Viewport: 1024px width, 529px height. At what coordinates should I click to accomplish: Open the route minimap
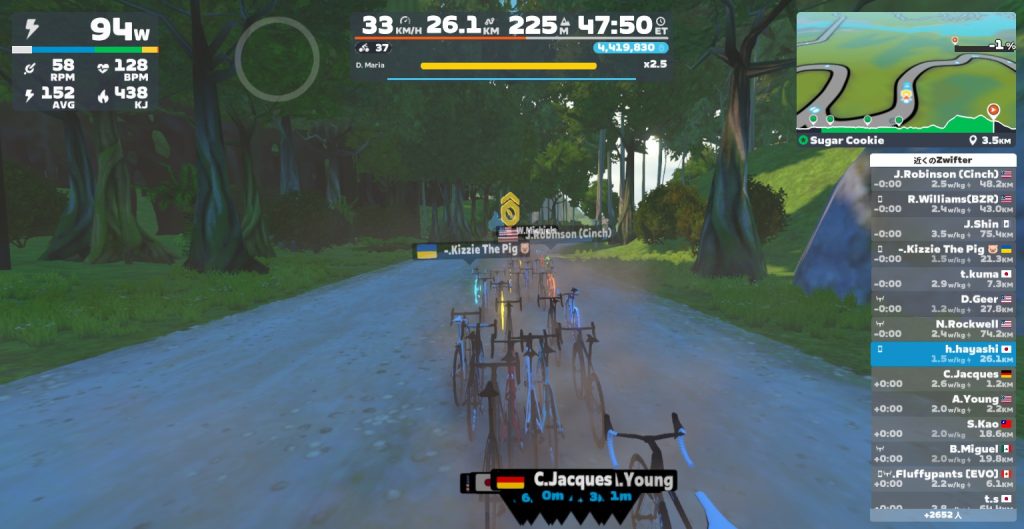point(906,70)
